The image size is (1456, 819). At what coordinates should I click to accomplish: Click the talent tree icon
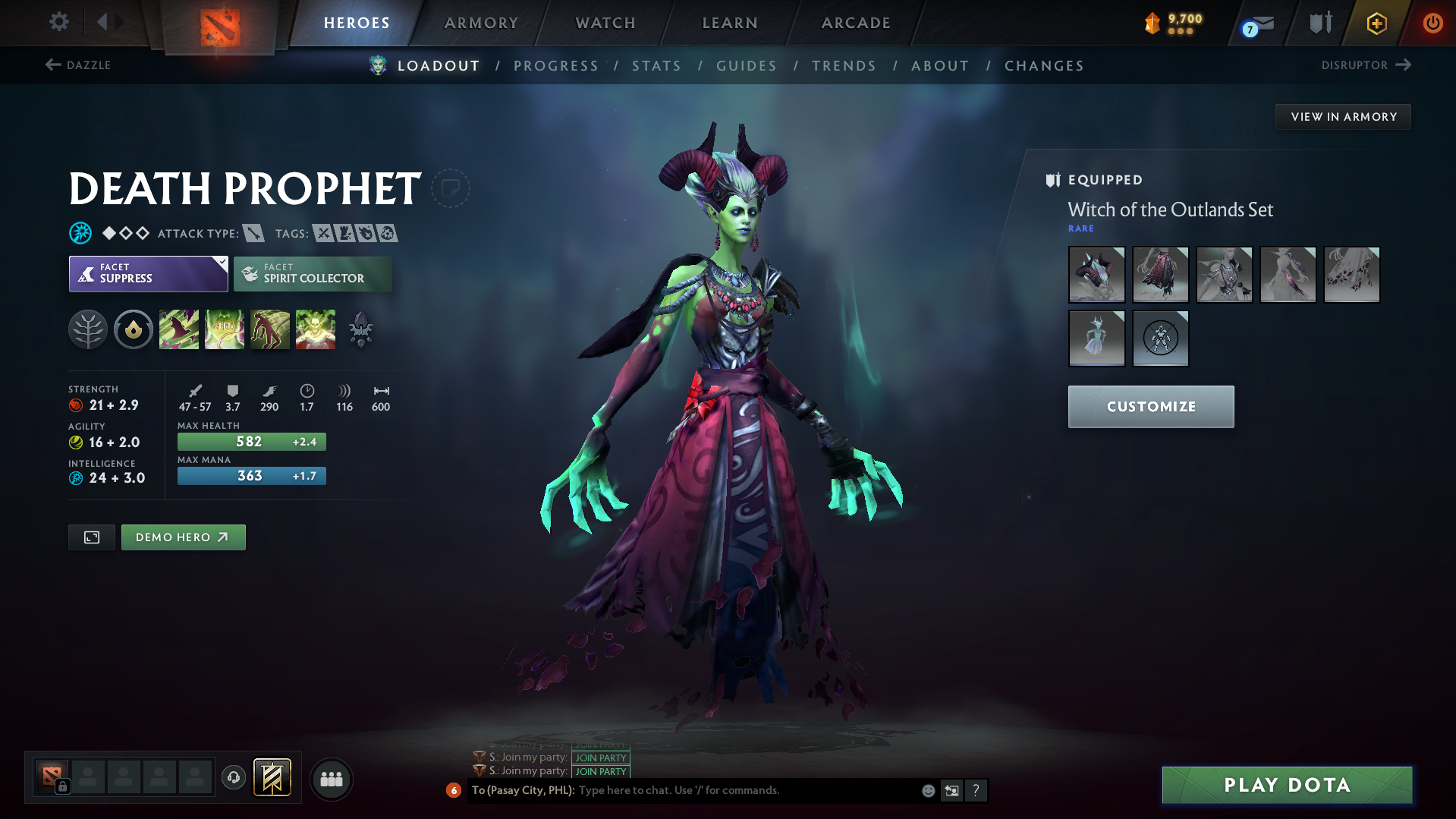point(88,329)
